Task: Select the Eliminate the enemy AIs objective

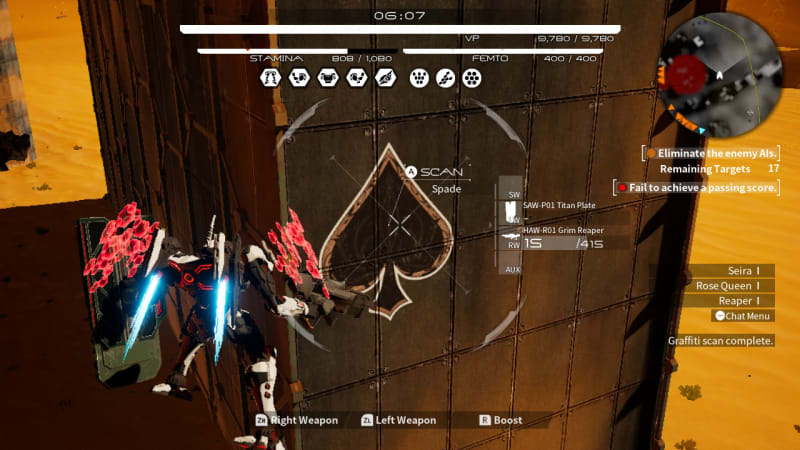Action: coord(713,153)
